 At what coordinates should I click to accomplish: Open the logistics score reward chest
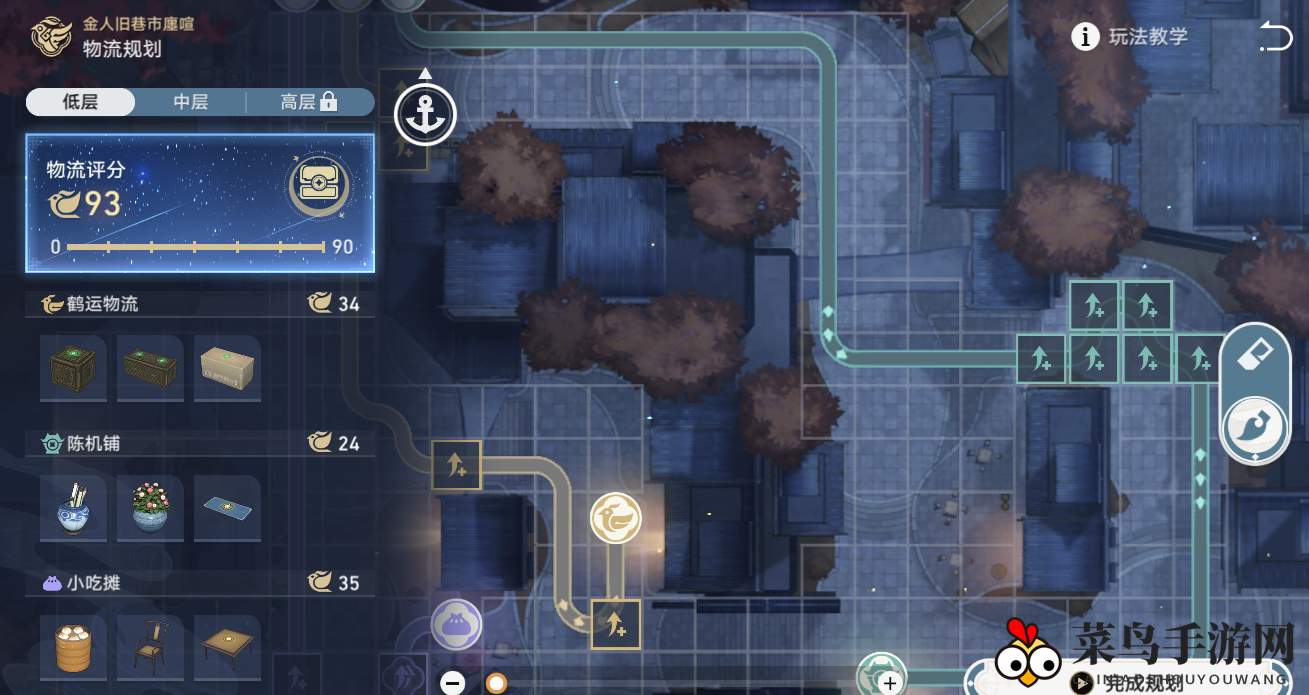[318, 185]
